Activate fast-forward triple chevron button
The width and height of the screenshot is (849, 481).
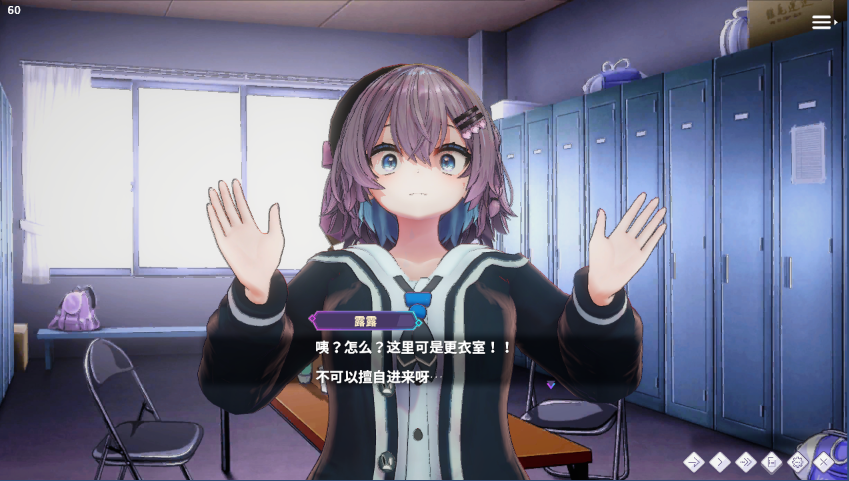point(746,462)
